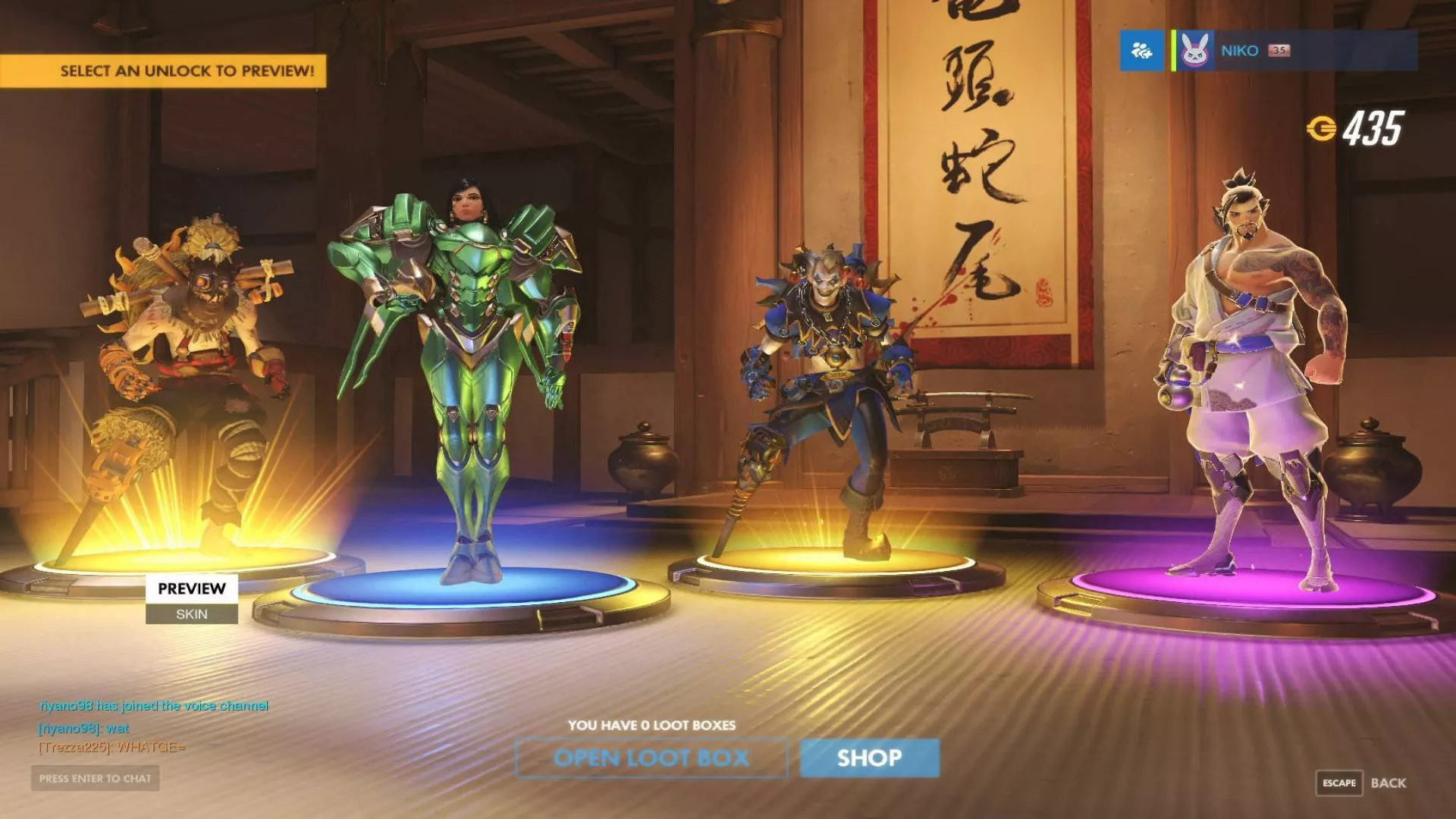Open the SHOP
1456x819 pixels.
point(868,758)
